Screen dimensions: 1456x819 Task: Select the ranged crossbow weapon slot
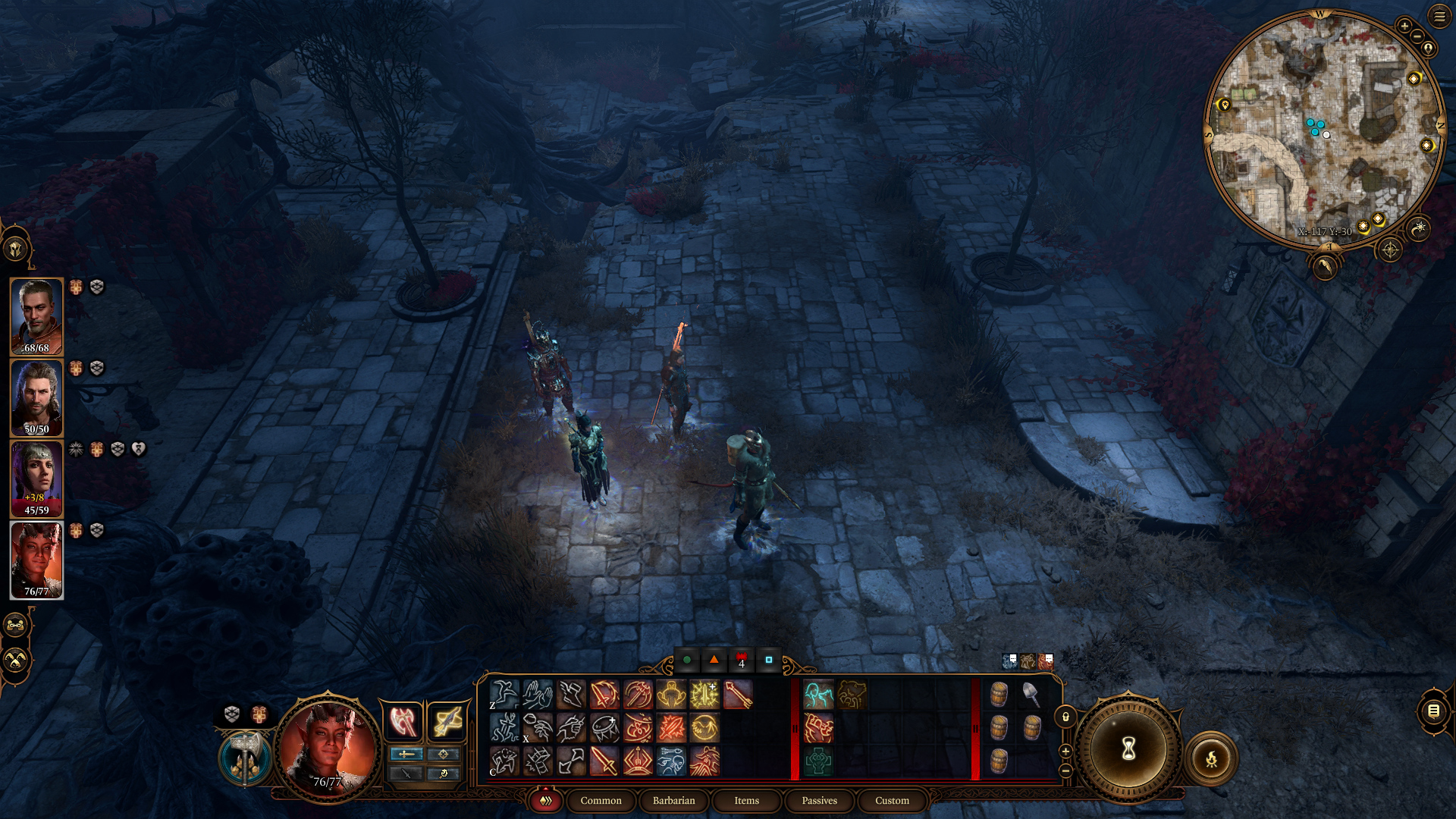[x=446, y=720]
